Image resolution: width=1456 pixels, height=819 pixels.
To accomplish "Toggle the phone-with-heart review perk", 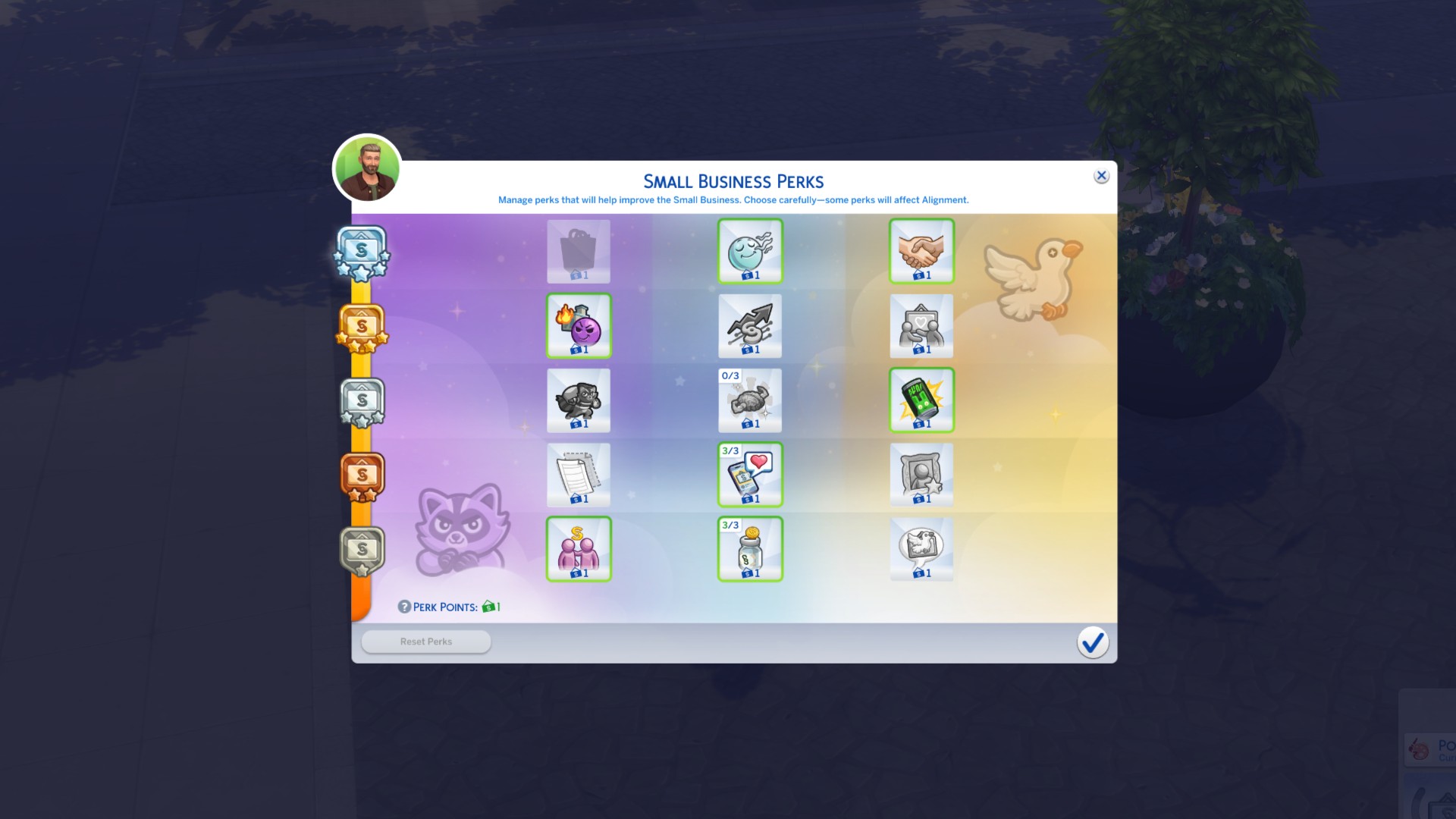I will [749, 475].
